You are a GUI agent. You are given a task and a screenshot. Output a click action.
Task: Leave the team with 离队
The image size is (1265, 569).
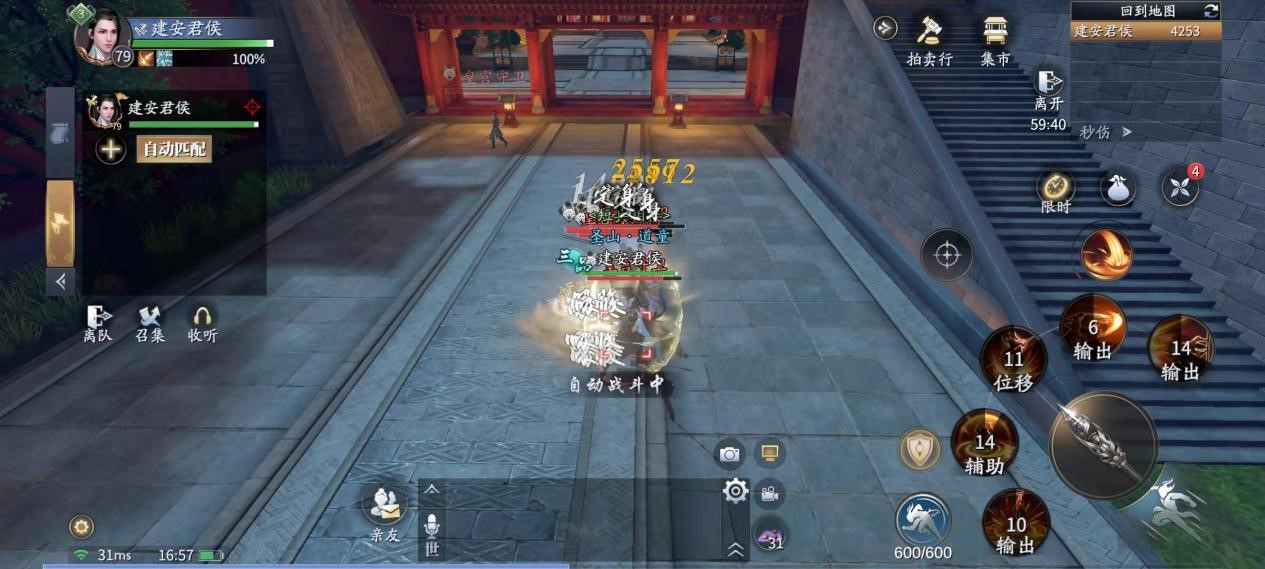pyautogui.click(x=98, y=322)
